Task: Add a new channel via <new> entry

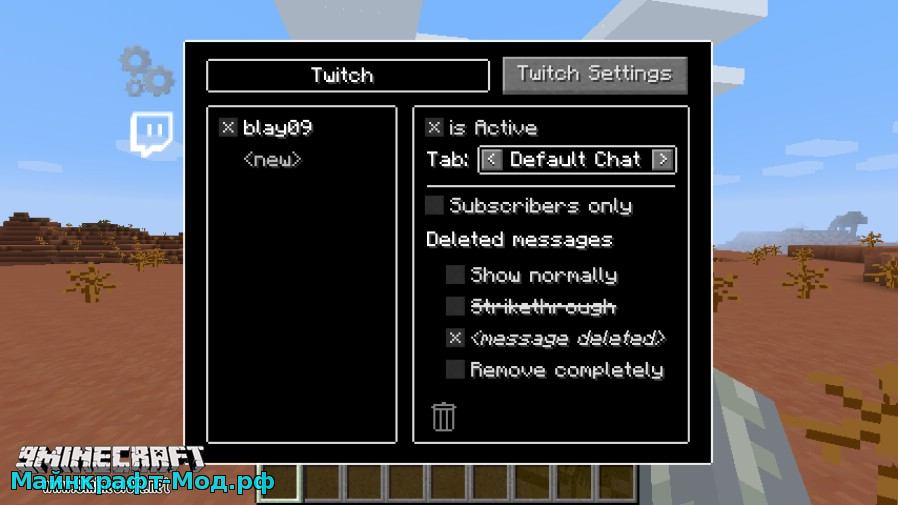Action: click(x=272, y=160)
